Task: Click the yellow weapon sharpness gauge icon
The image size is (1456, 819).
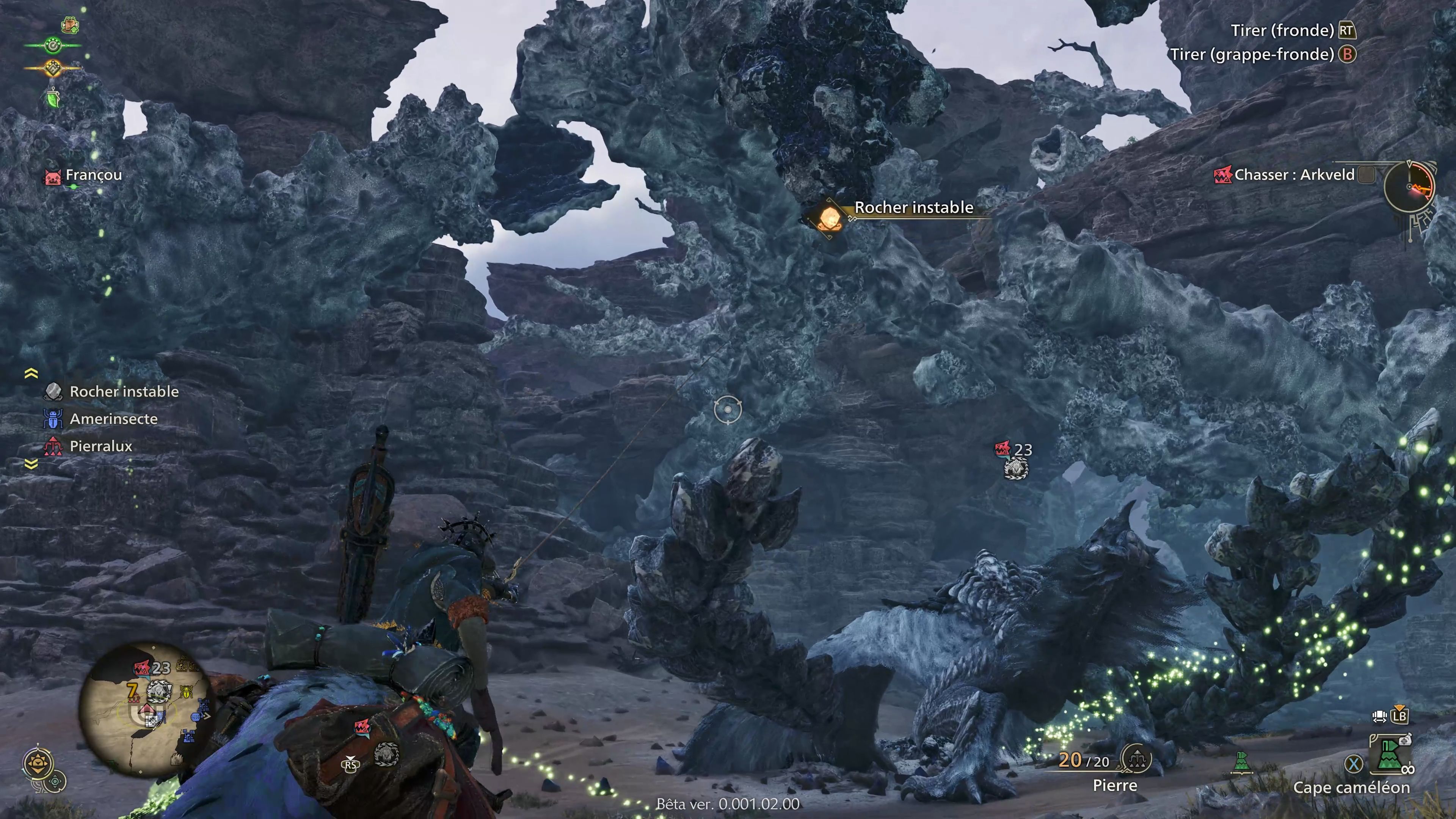Action: coord(54,69)
